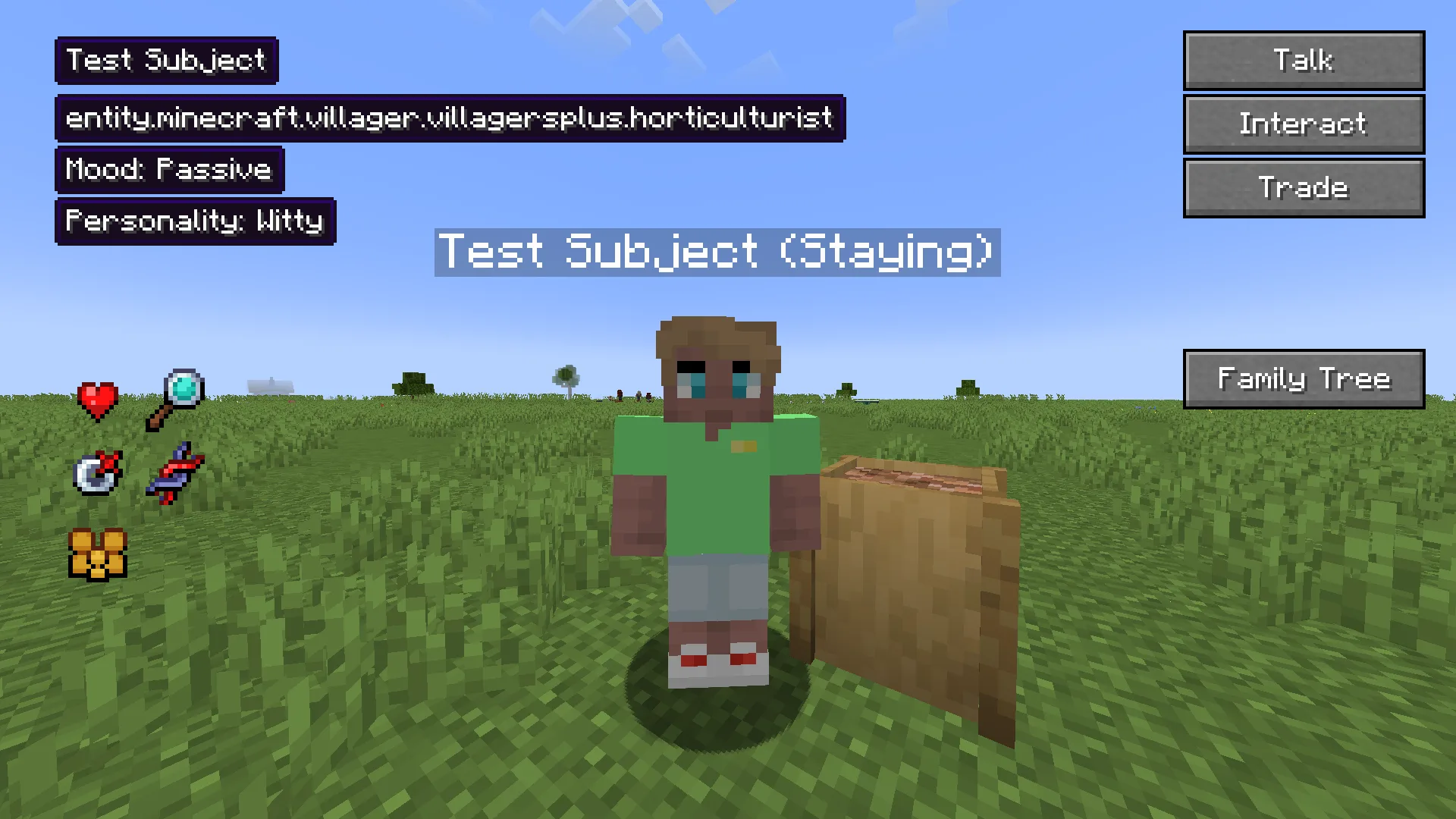The width and height of the screenshot is (1456, 819).
Task: Open the Family Tree view
Action: click(1304, 379)
